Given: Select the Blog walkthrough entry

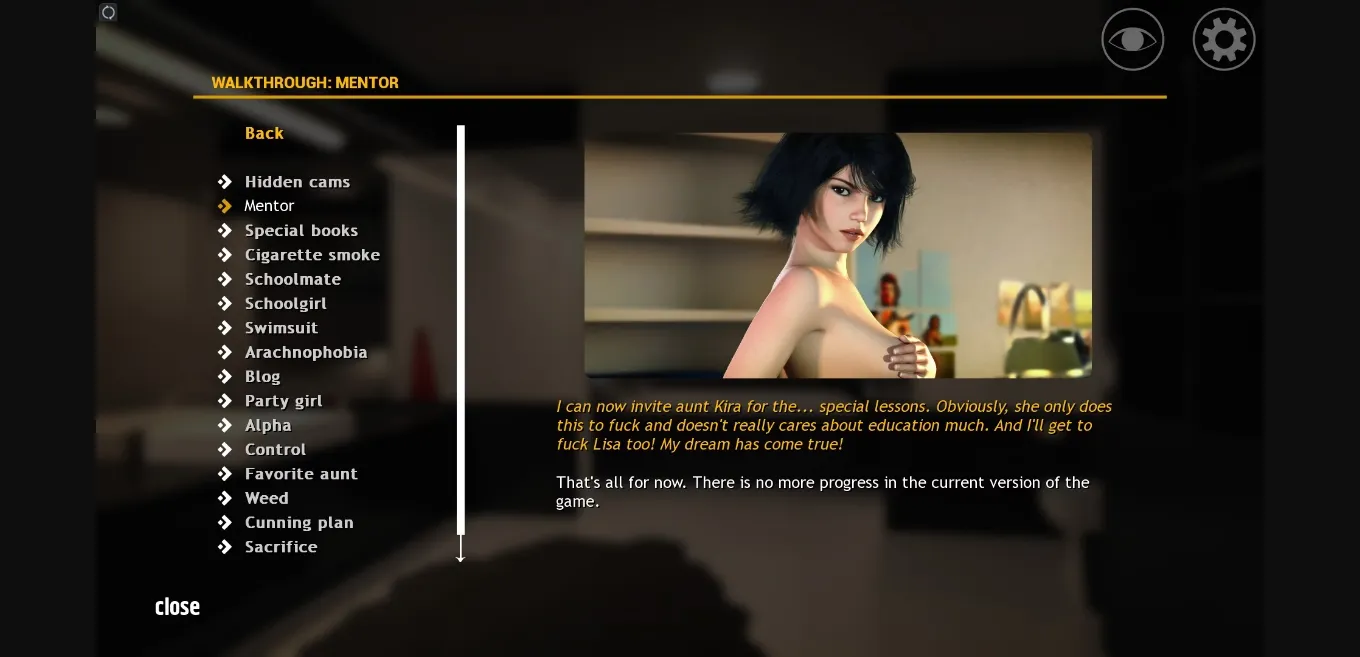Looking at the screenshot, I should 262,377.
